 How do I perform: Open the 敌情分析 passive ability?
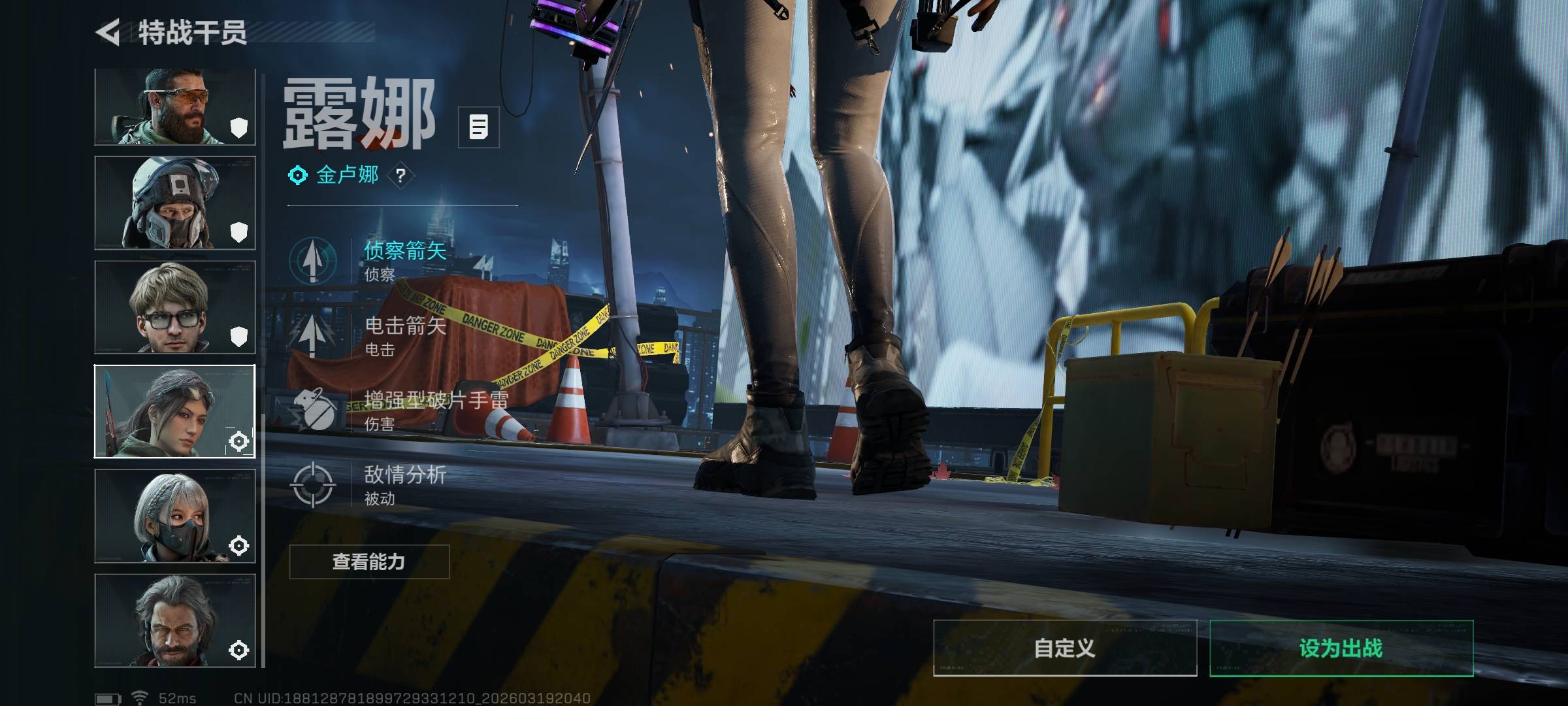click(369, 484)
